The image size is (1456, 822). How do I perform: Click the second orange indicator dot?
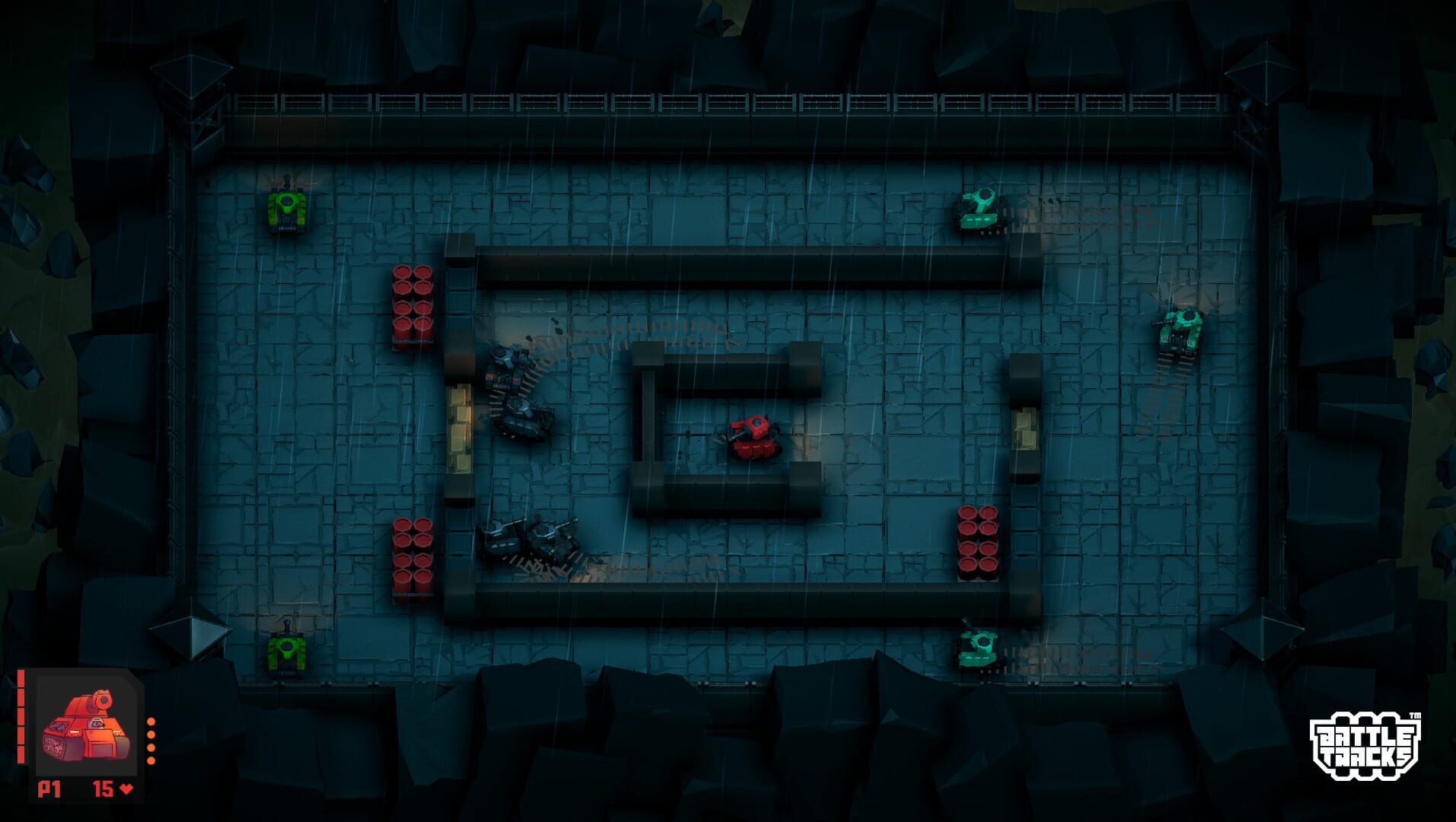151,734
